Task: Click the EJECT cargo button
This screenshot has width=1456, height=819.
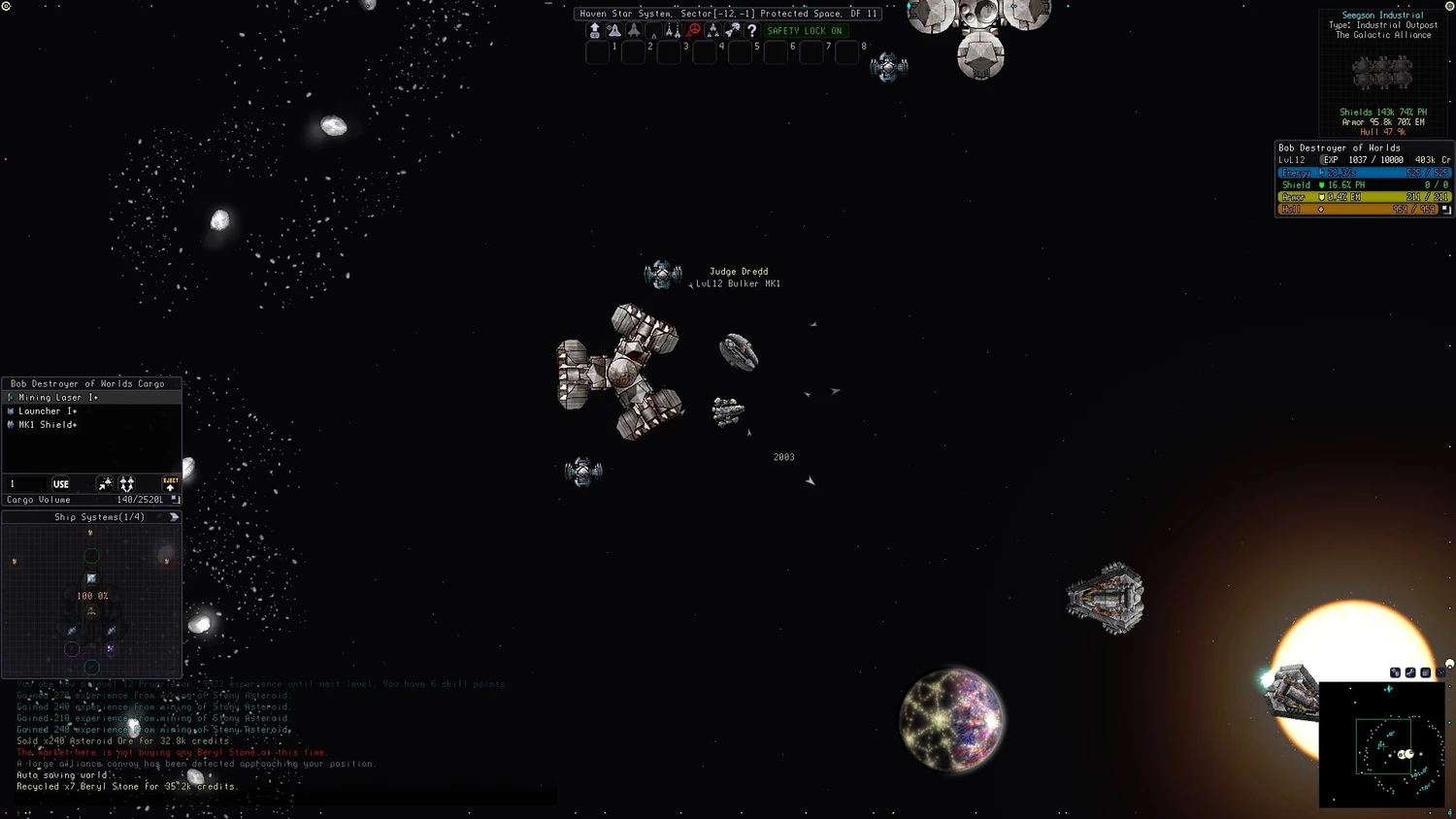Action: 170,483
